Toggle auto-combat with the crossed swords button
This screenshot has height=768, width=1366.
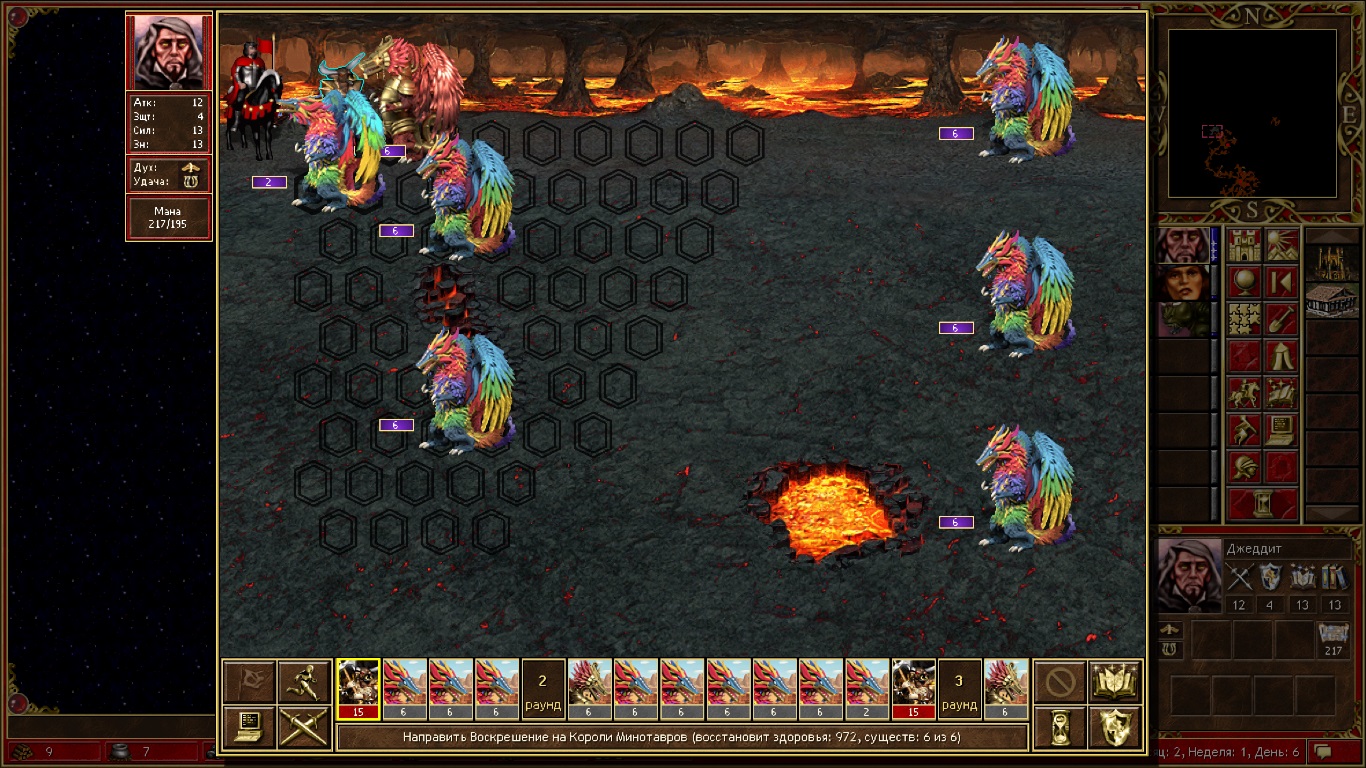pos(304,727)
